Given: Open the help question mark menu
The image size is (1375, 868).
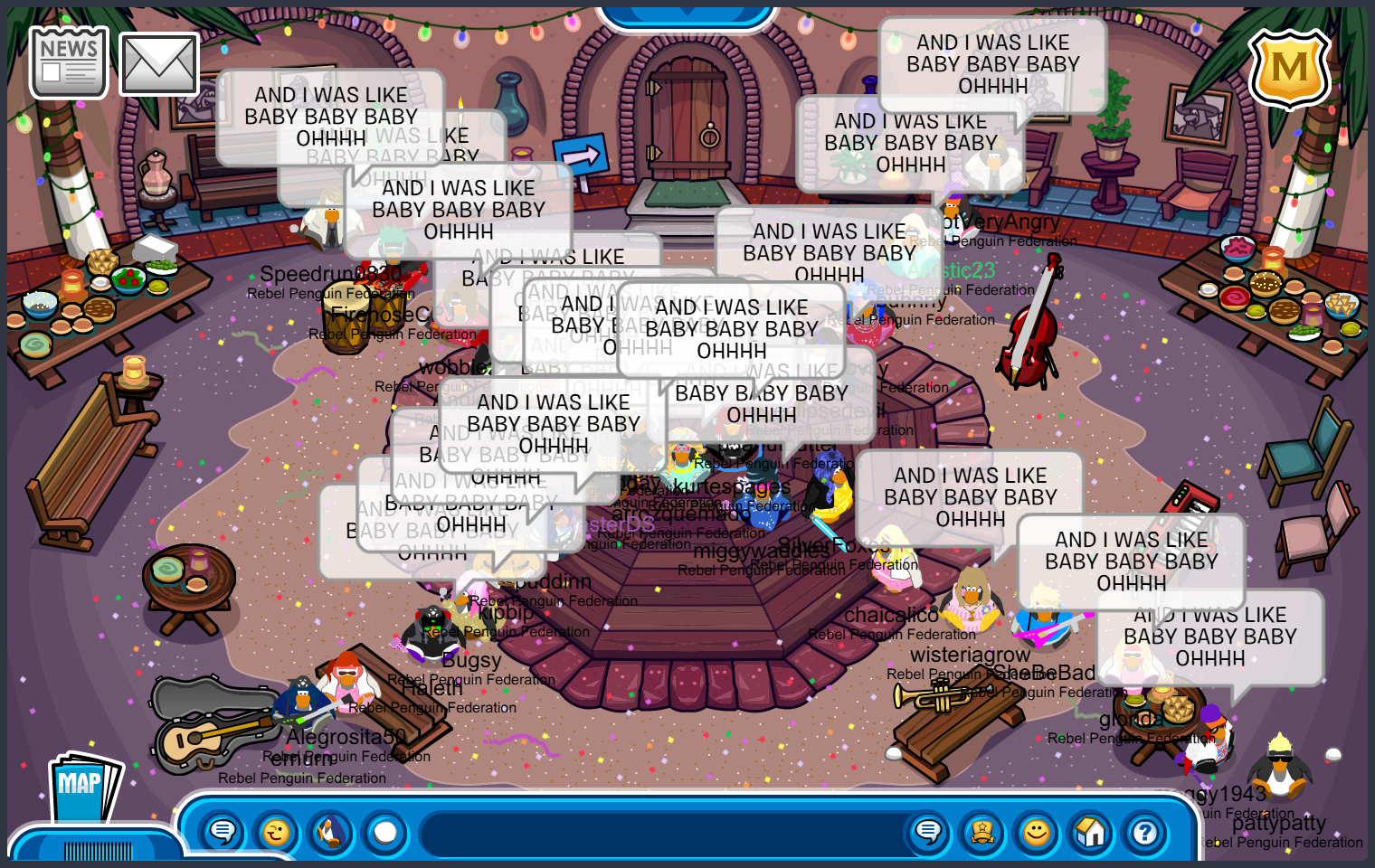Looking at the screenshot, I should pyautogui.click(x=1145, y=832).
